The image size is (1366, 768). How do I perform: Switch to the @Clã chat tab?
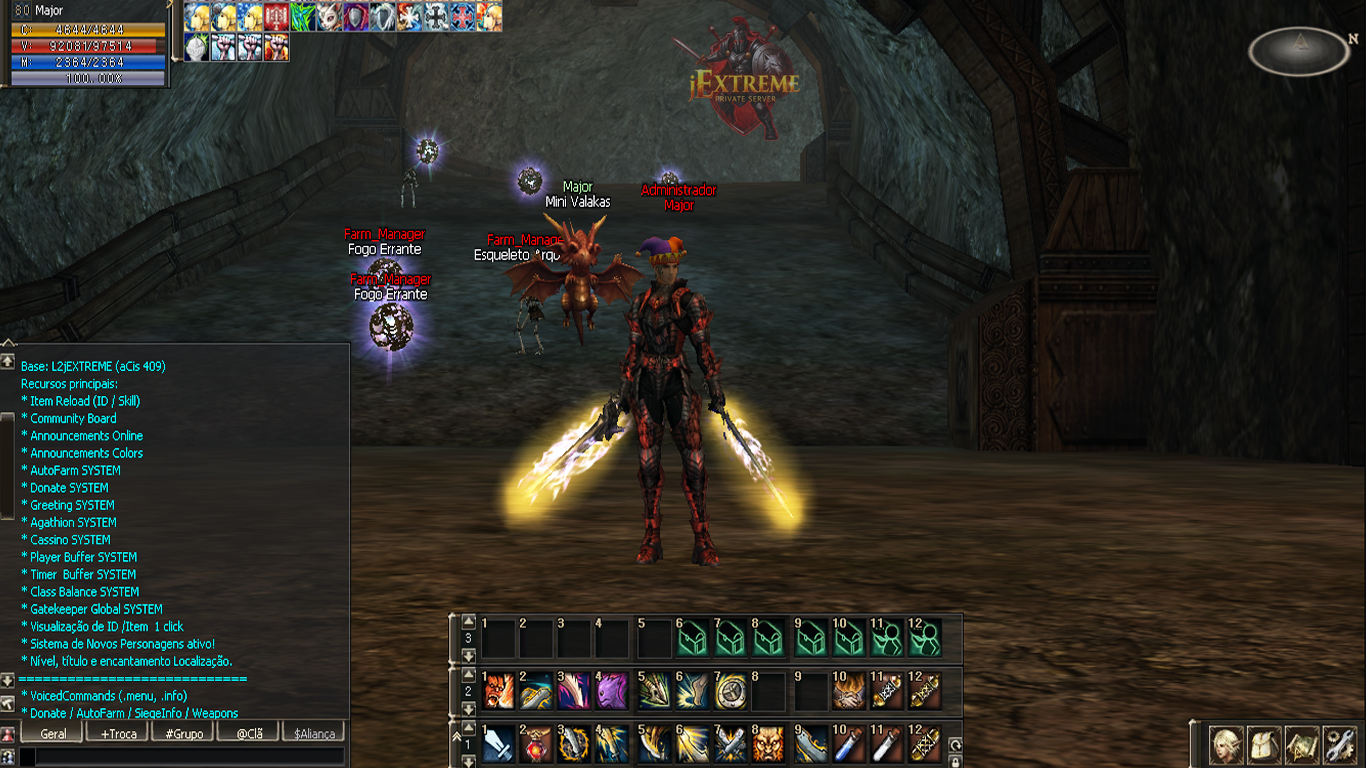[x=249, y=733]
